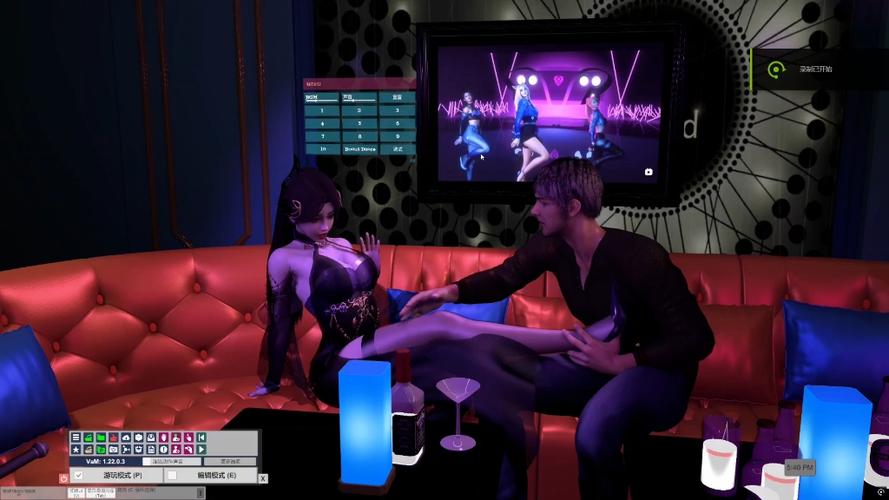Choose dance number 5 in the menu panel
Screen dimensions: 889x500
[359, 123]
